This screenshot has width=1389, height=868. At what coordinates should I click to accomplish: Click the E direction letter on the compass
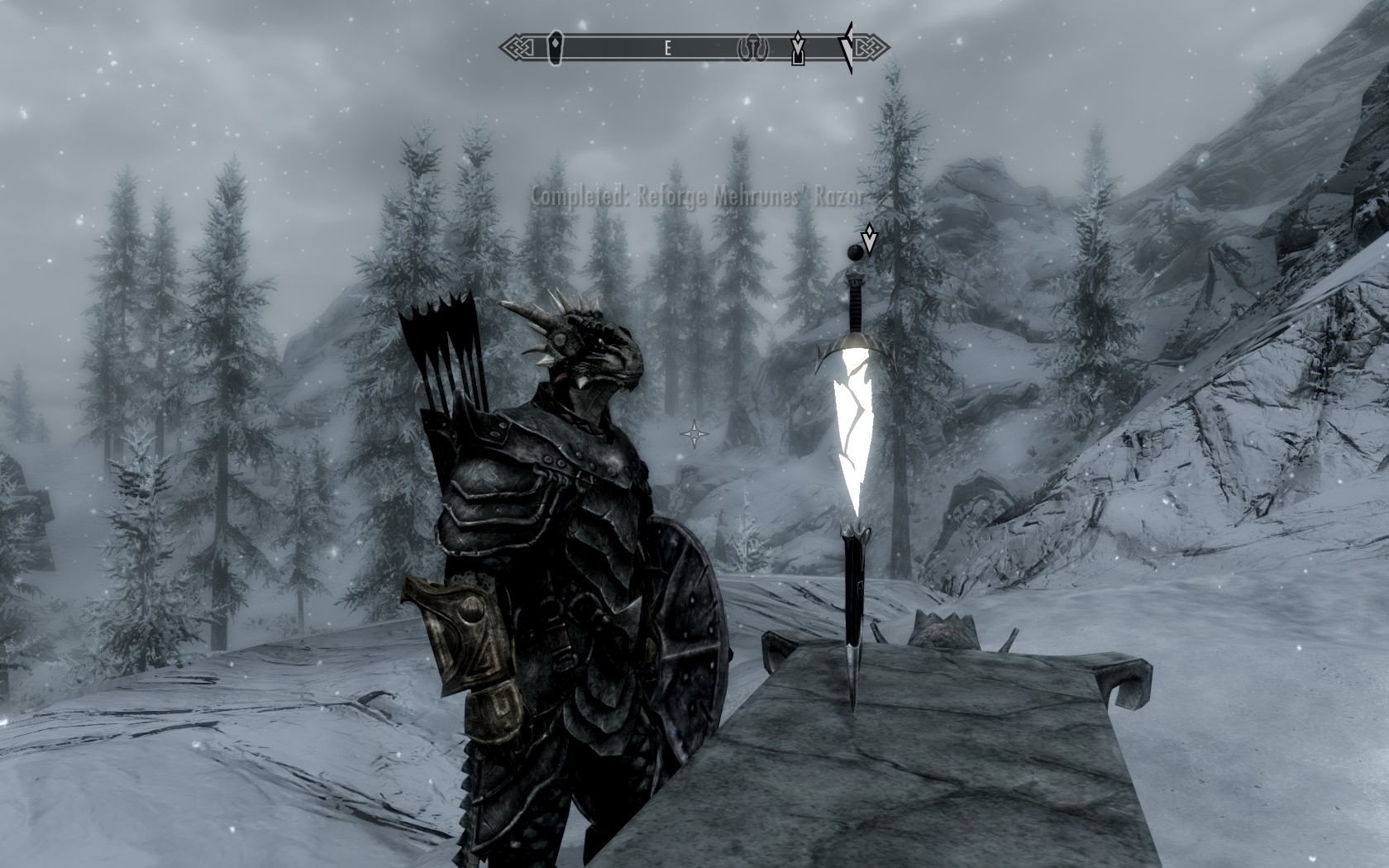pyautogui.click(x=668, y=48)
